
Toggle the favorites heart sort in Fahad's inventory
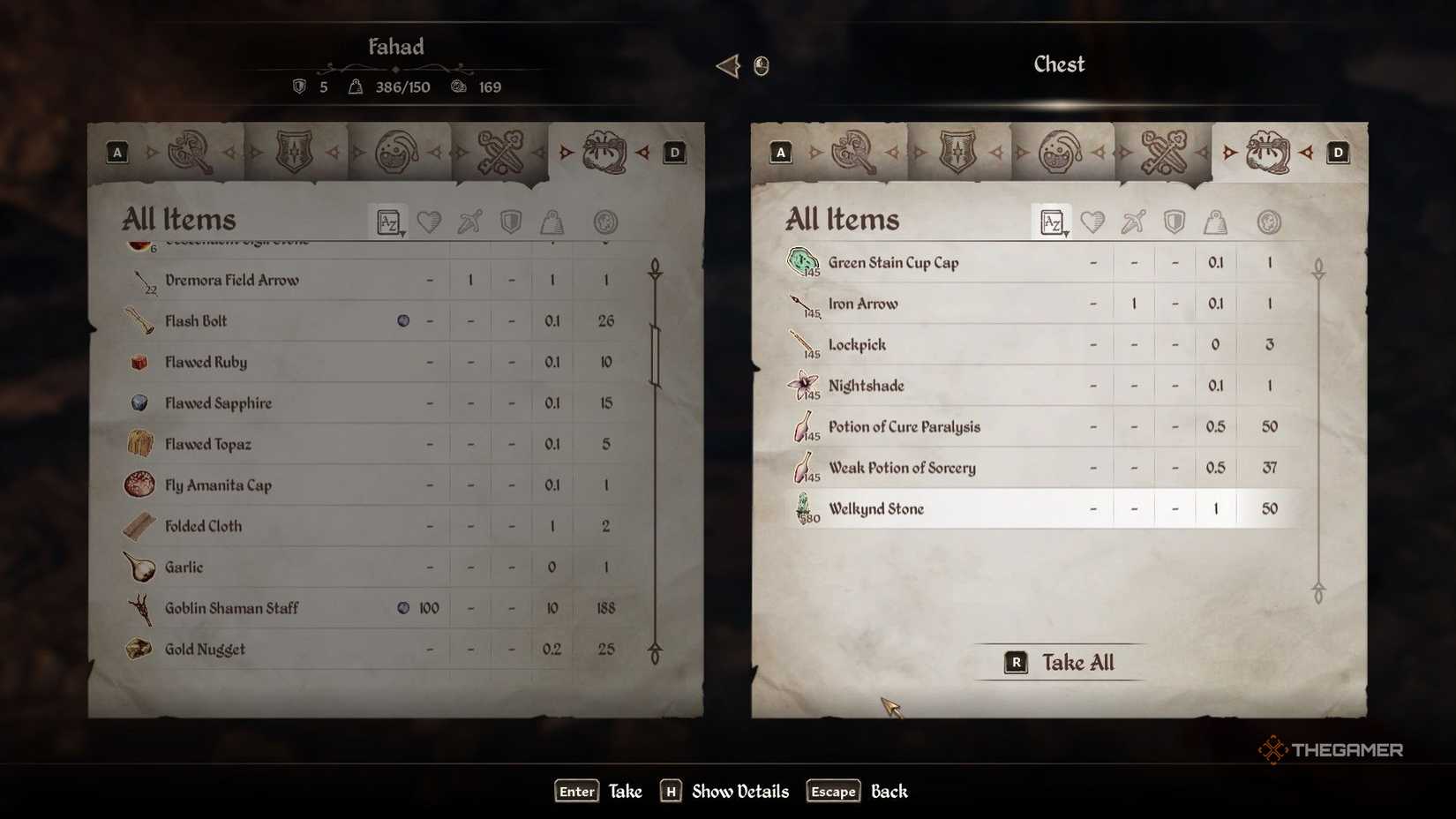click(x=430, y=222)
